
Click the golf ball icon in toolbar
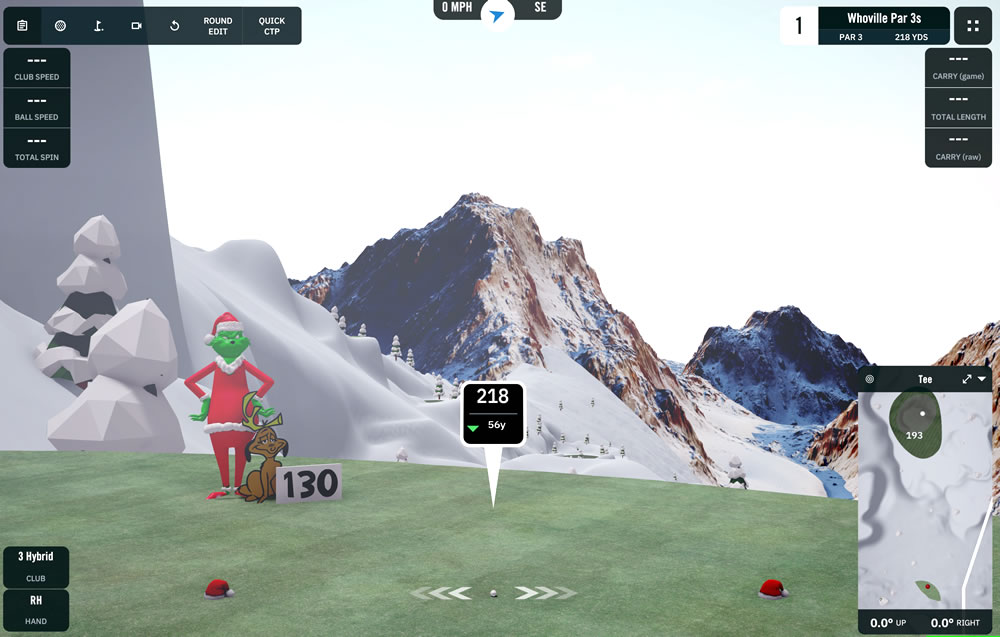[60, 26]
